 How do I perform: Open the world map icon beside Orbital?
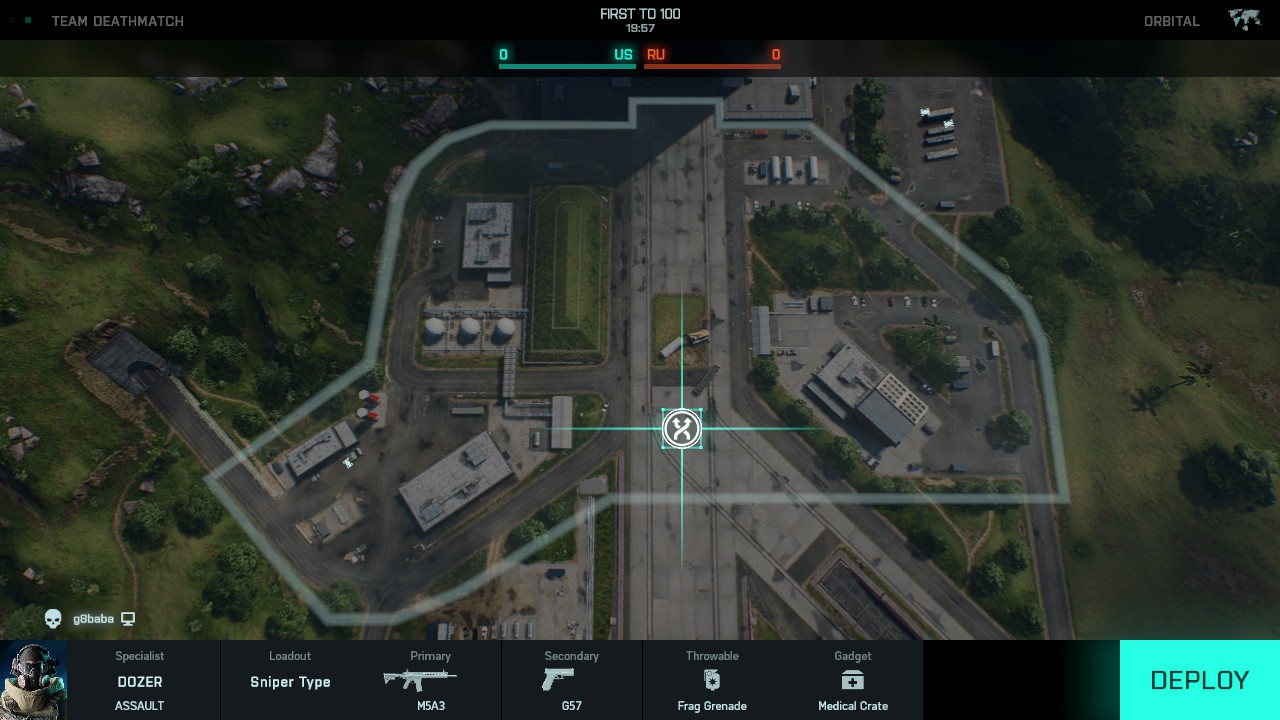point(1244,21)
